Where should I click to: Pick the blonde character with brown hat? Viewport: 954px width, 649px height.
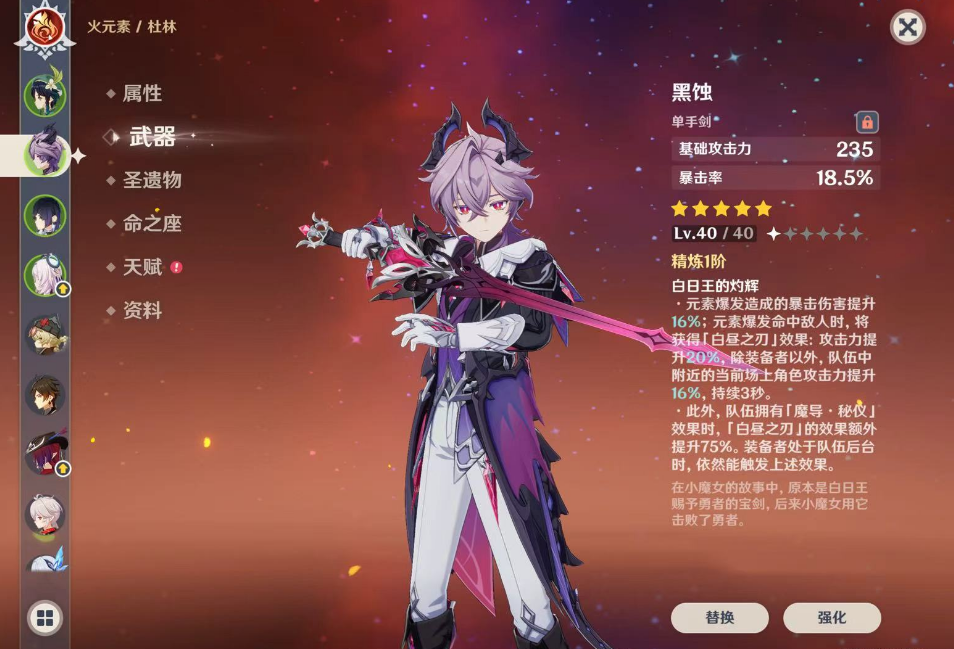point(45,336)
